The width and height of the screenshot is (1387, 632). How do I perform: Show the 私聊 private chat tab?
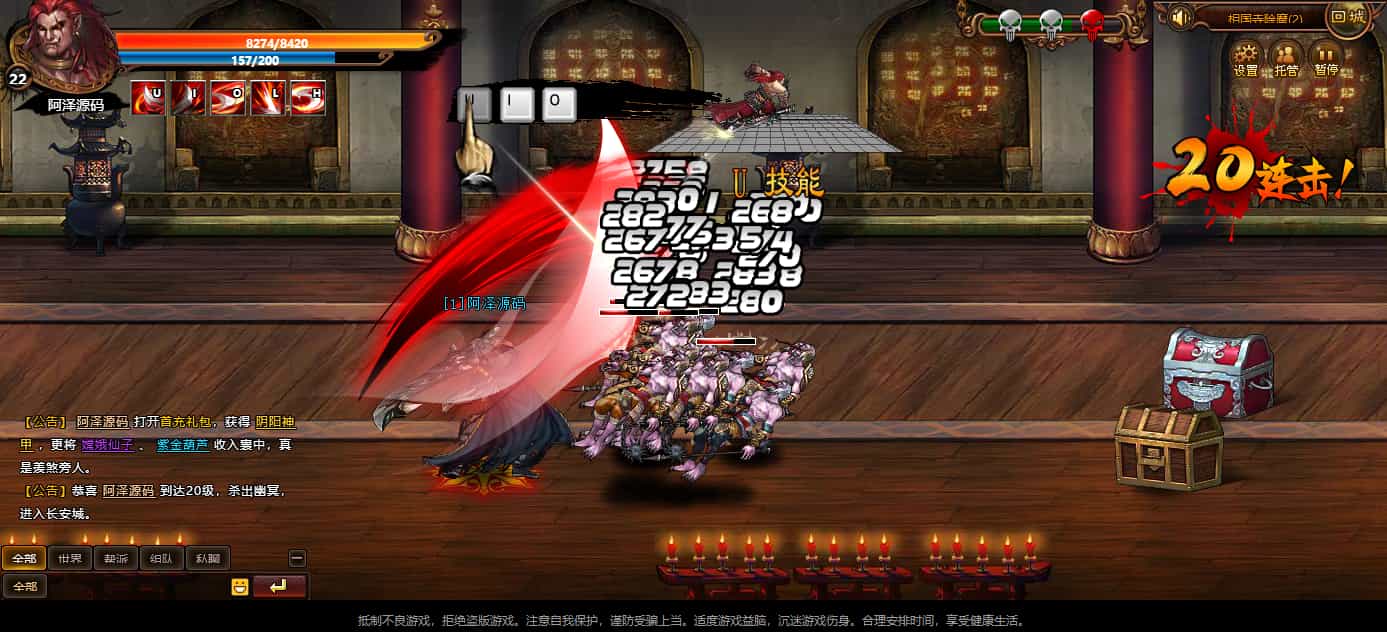208,559
